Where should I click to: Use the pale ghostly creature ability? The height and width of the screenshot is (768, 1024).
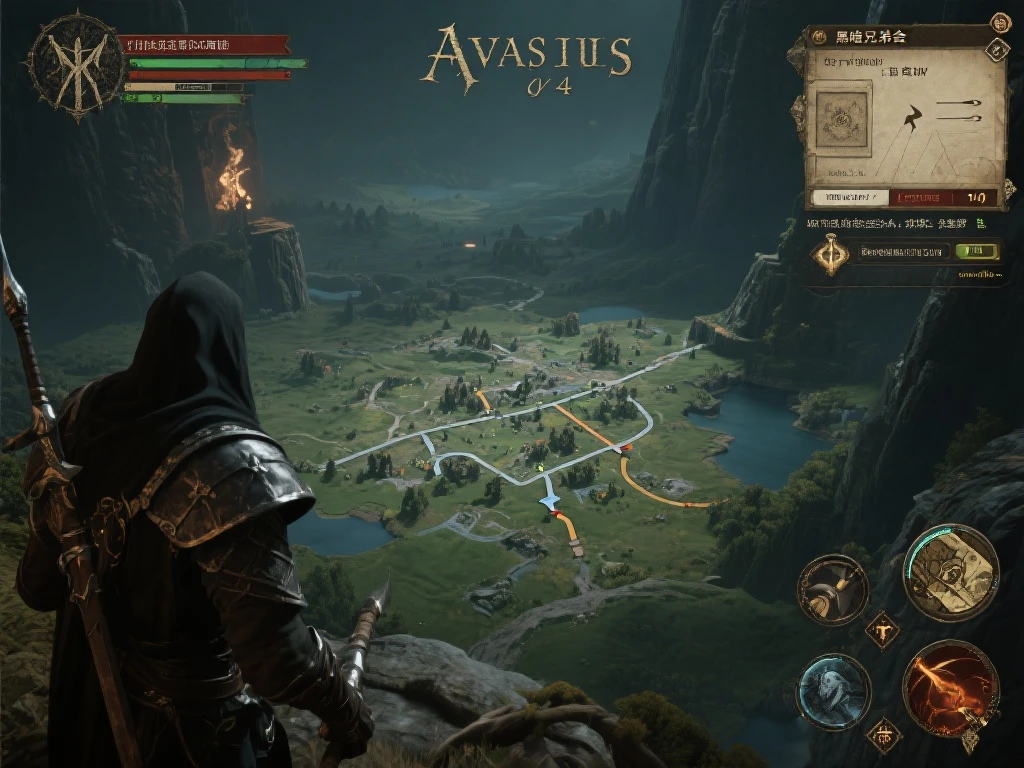click(x=834, y=692)
